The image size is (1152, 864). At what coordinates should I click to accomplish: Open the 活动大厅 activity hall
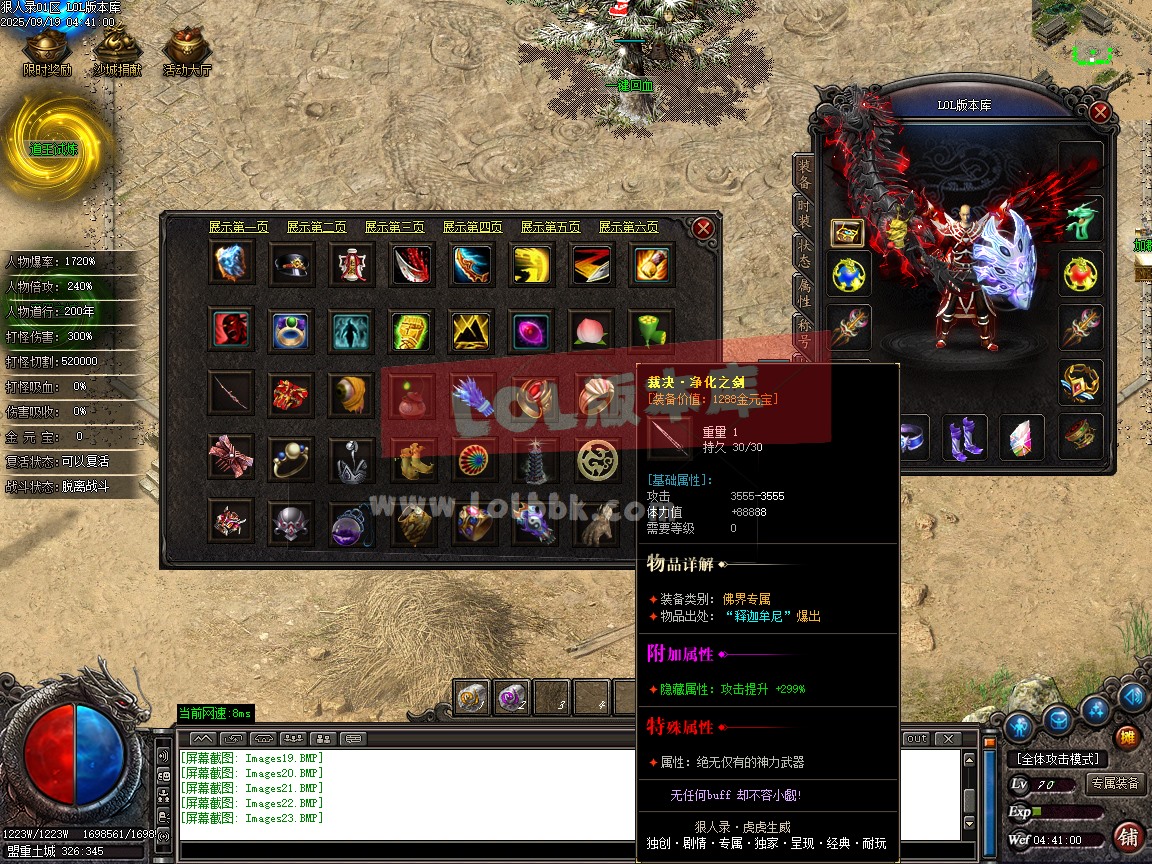tap(187, 52)
